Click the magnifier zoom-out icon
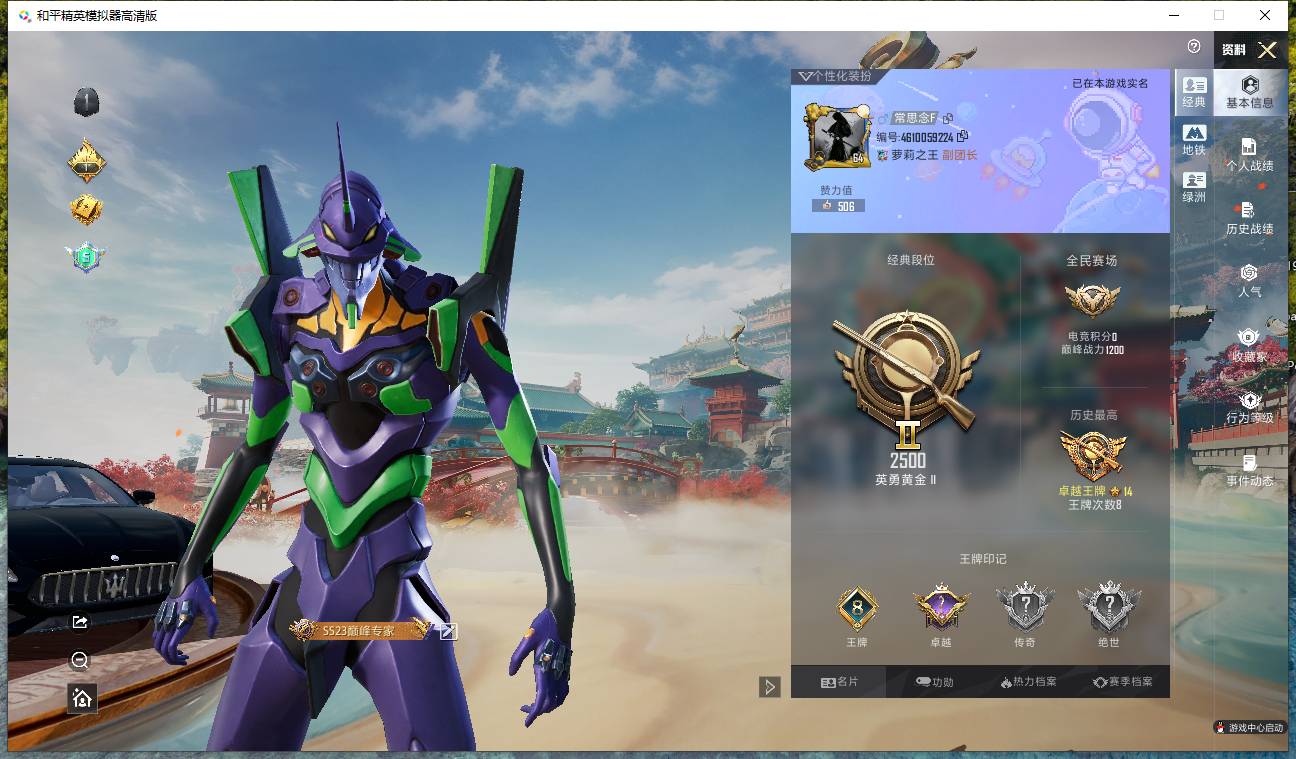Viewport: 1296px width, 759px height. (81, 660)
